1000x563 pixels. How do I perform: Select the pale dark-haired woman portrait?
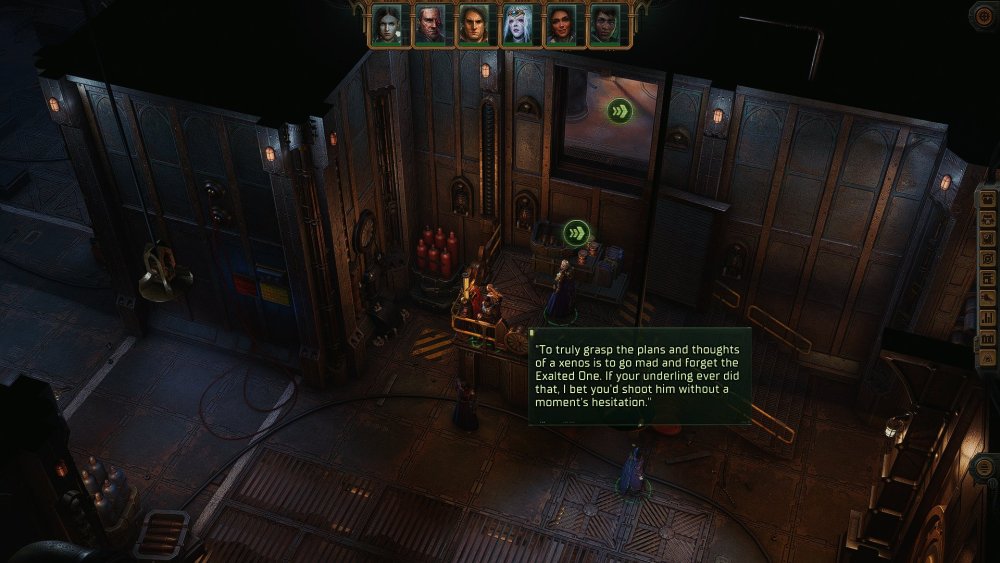[387, 25]
